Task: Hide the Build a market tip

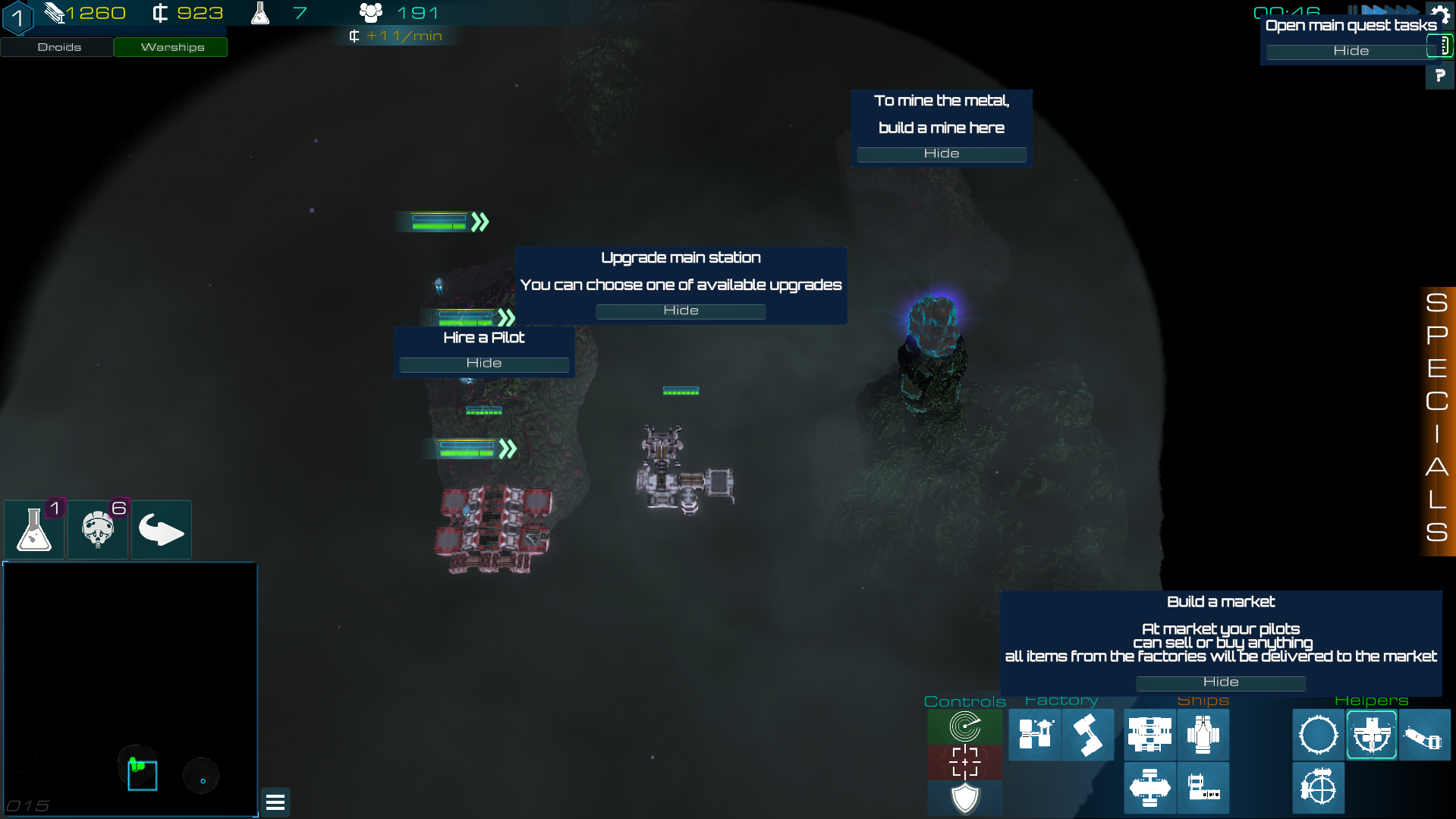Action: click(1220, 682)
